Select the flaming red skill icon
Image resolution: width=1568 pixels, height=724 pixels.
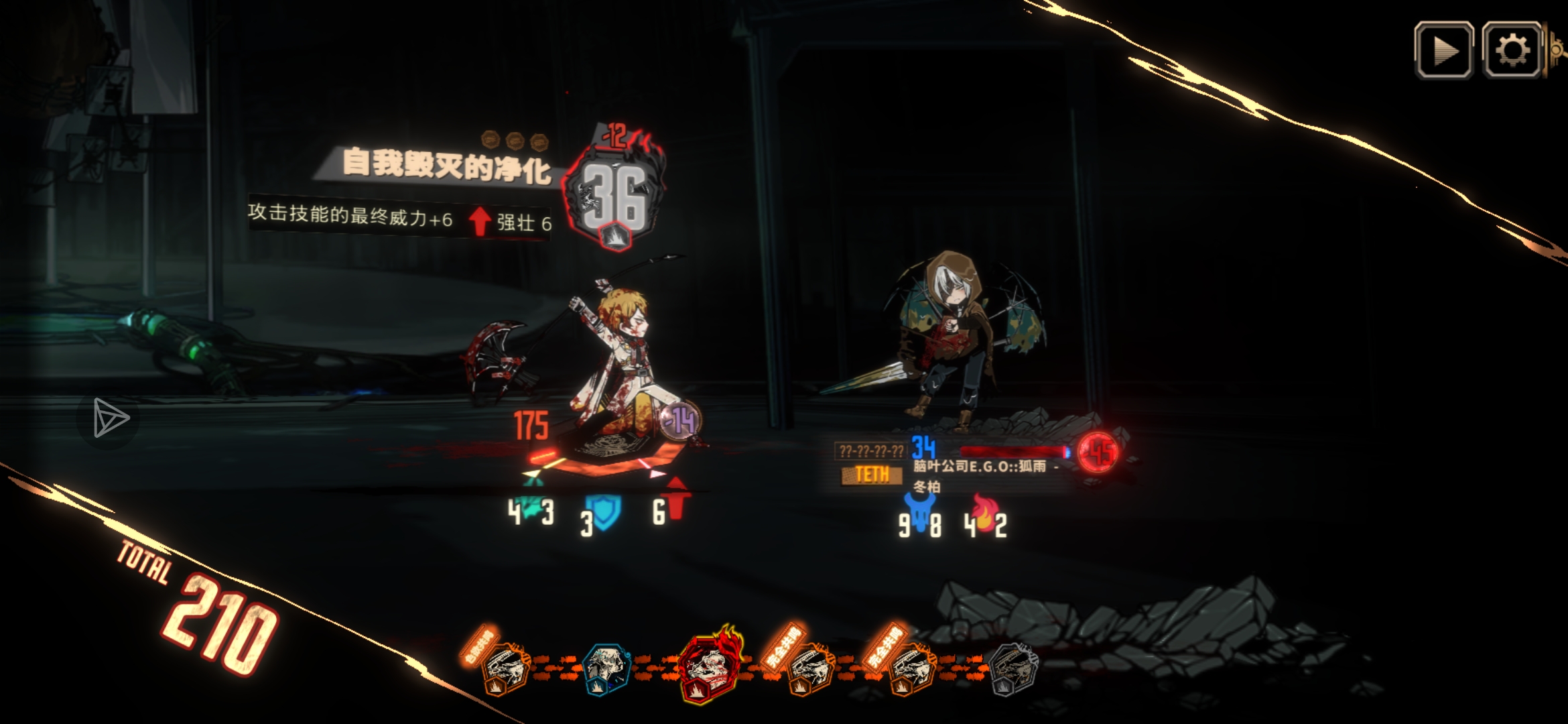(708, 665)
